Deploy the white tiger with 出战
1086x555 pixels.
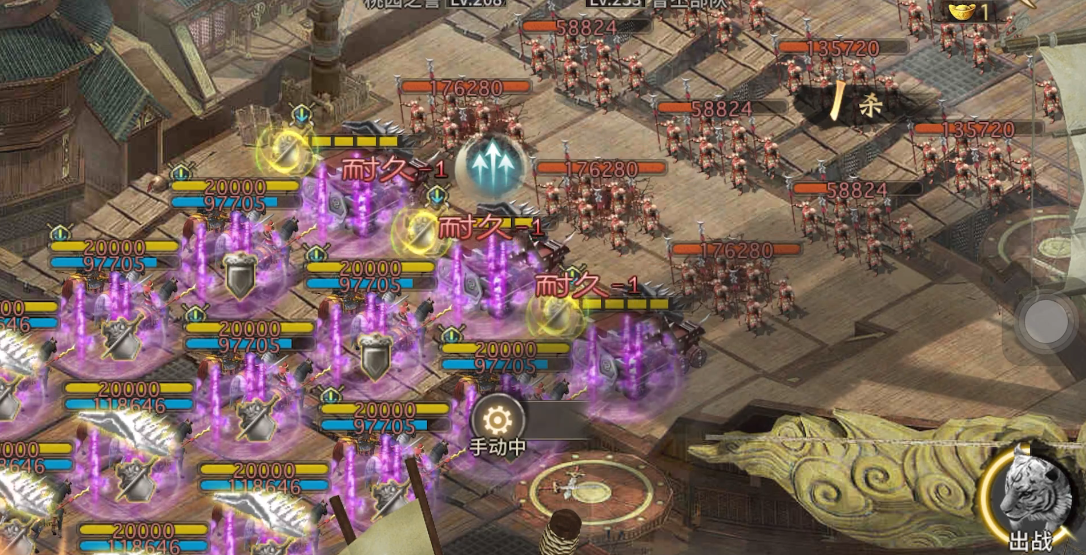coord(1033,497)
